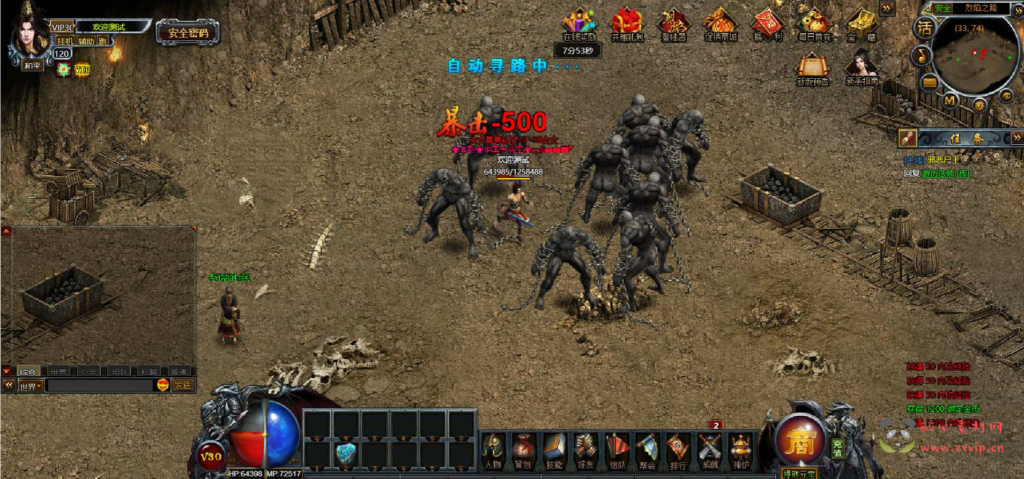Select the blue gem hotbar slot
Viewport: 1024px width, 479px height.
click(346, 453)
